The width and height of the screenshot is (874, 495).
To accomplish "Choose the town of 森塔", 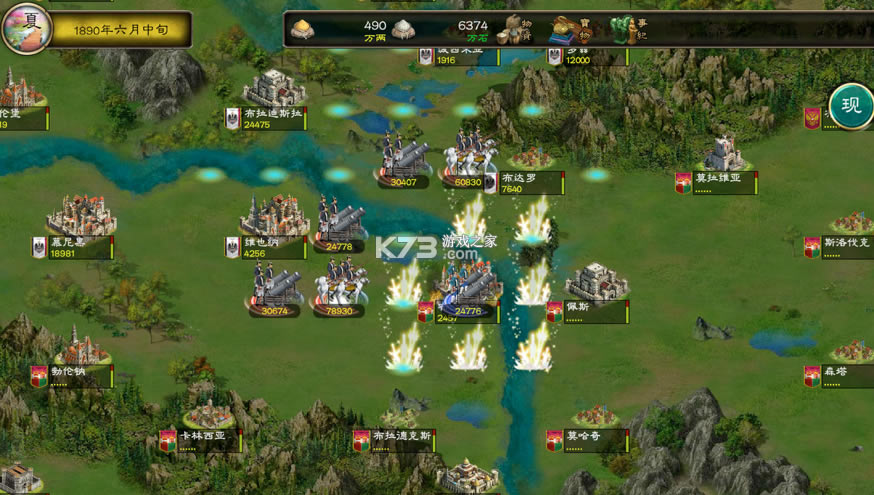I will 851,352.
